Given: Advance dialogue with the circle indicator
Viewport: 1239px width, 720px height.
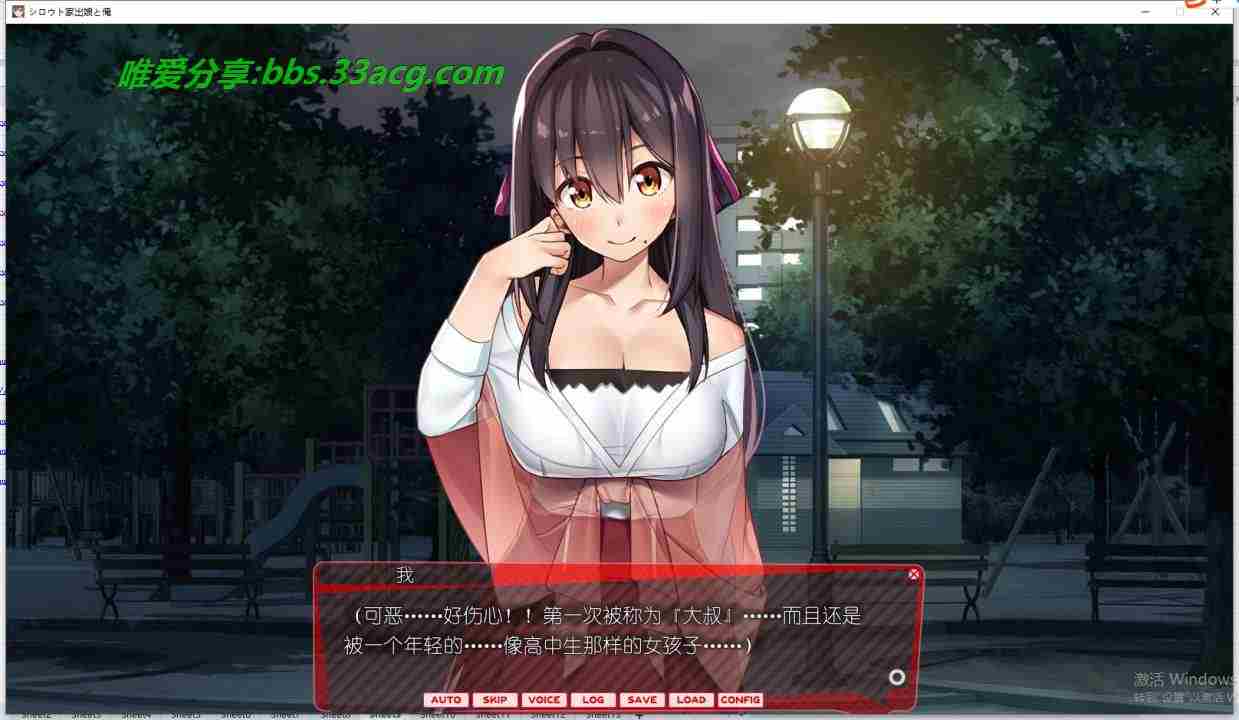Looking at the screenshot, I should click(897, 677).
